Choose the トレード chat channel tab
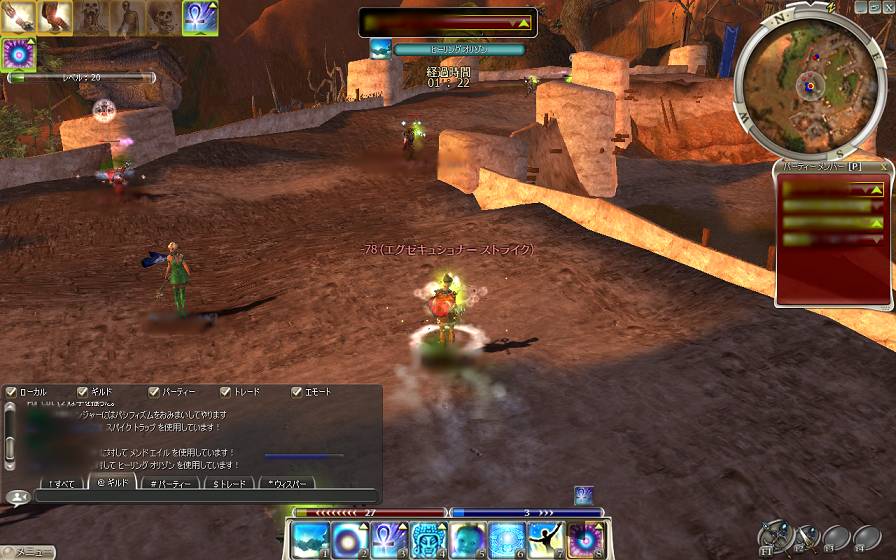 coord(228,483)
